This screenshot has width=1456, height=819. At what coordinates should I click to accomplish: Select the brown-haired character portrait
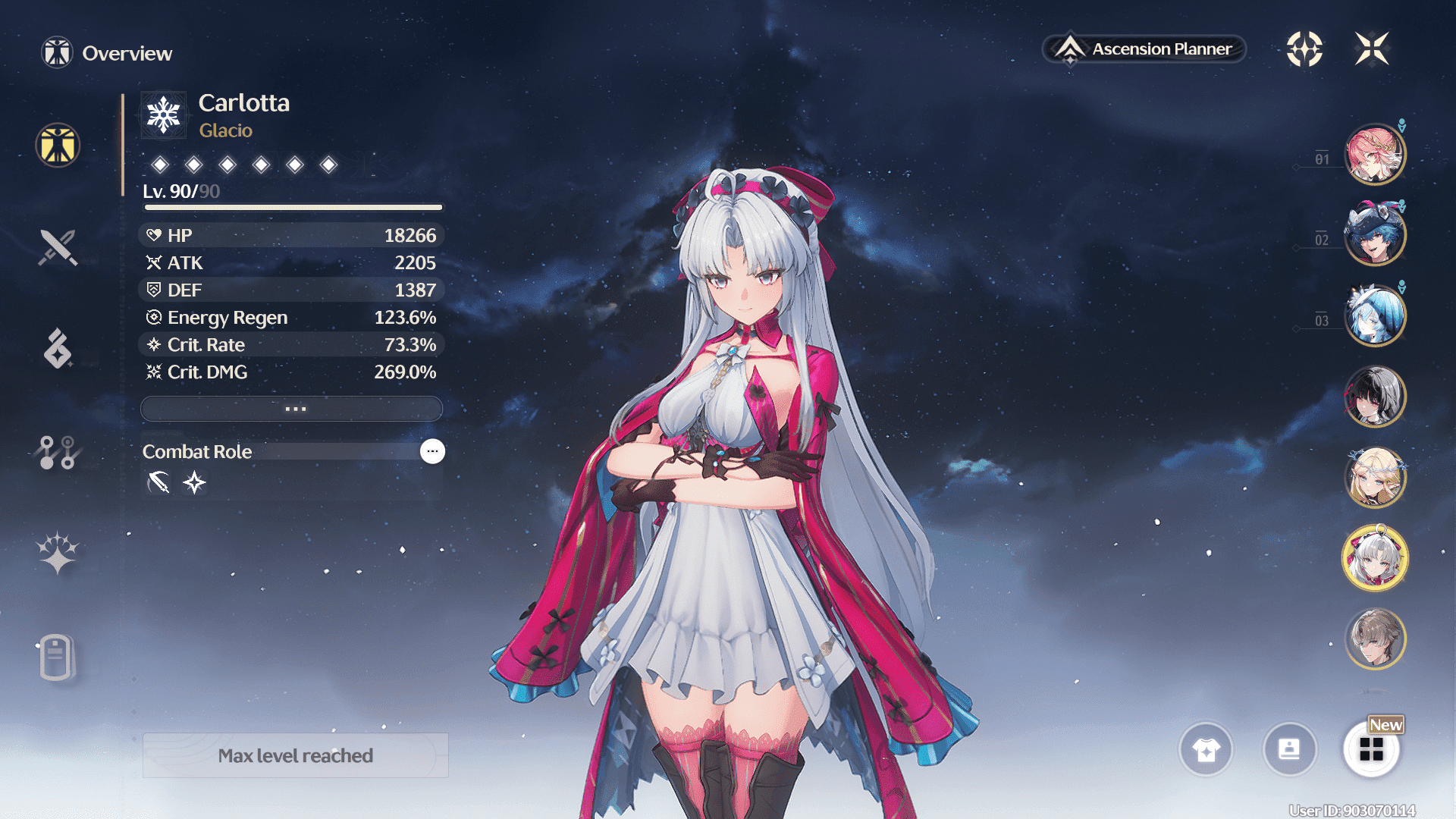point(1374,639)
